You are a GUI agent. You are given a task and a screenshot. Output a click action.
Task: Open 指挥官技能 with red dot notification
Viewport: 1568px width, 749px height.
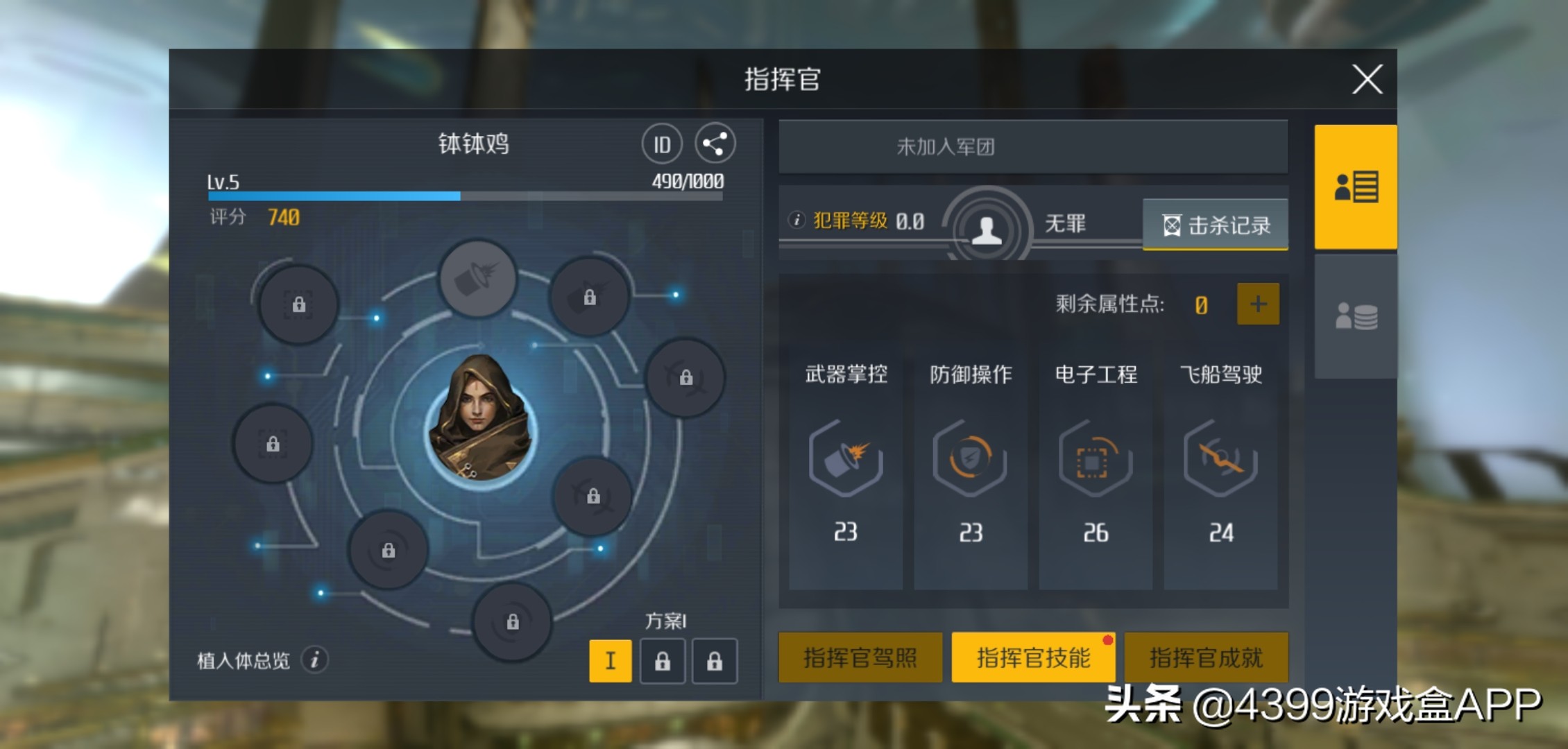(x=1033, y=657)
